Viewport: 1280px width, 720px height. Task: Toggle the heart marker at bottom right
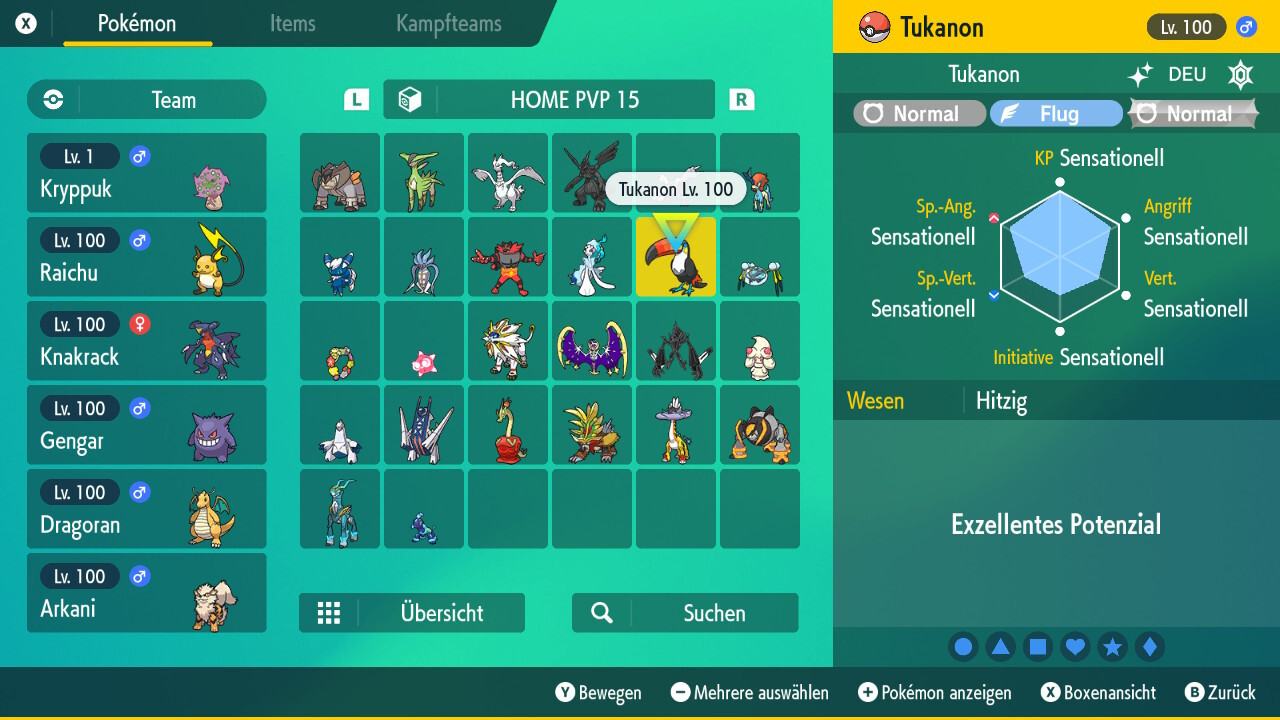point(1075,646)
